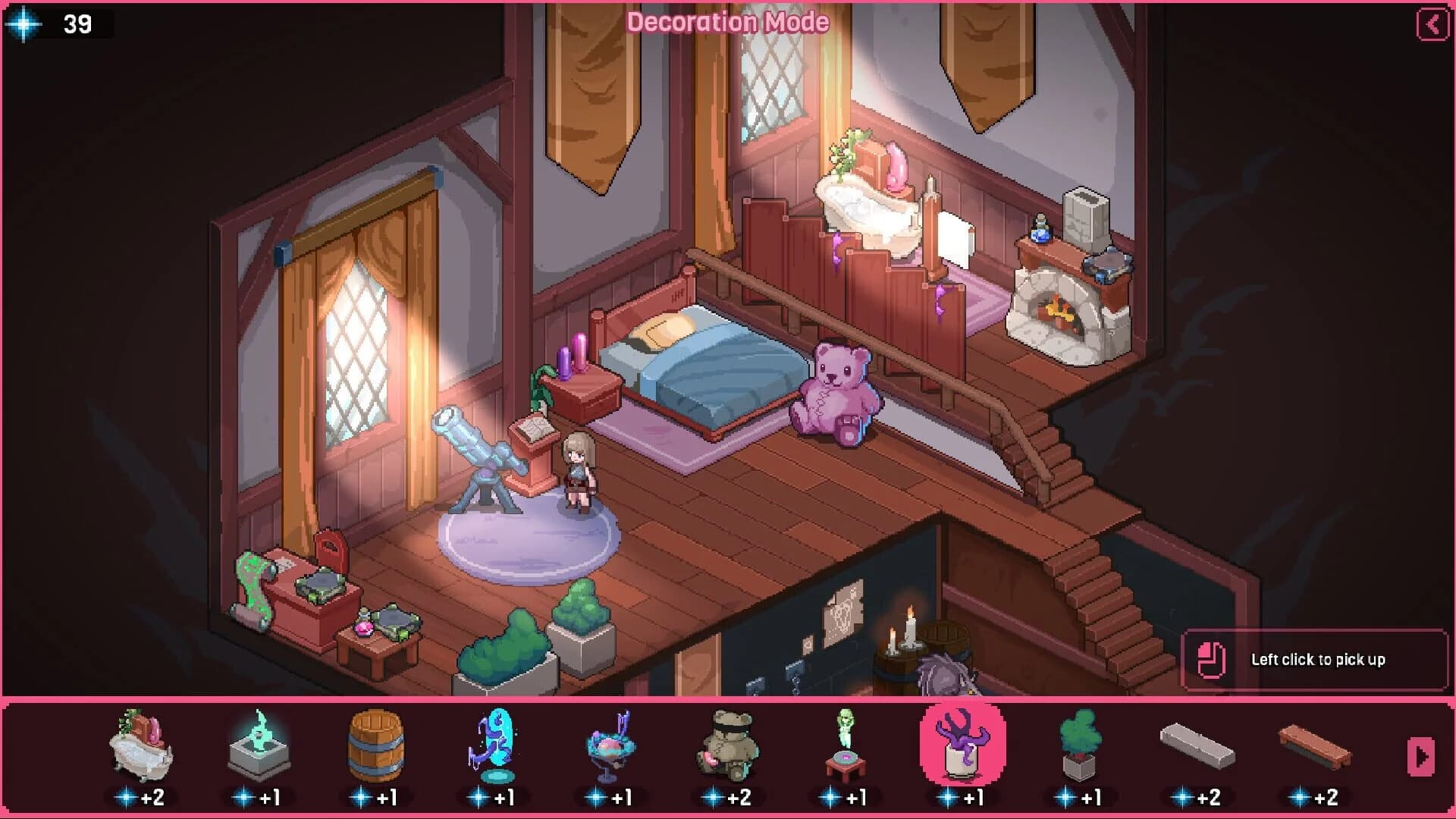1456x819 pixels.
Task: Select the blue wisp portal decoration
Action: pos(494,747)
